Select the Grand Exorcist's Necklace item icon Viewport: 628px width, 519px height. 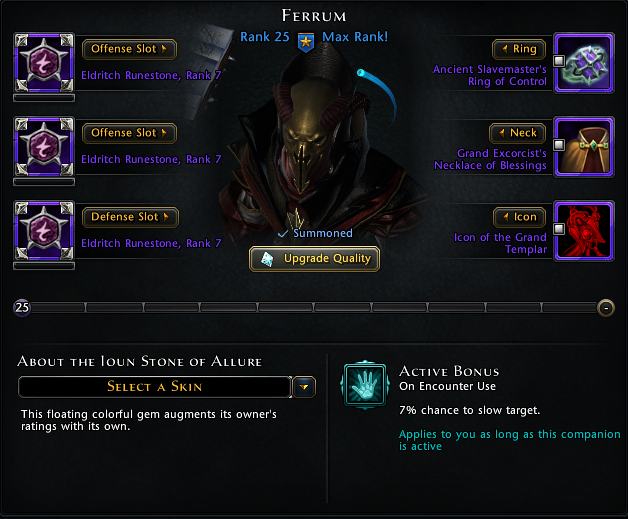coord(583,146)
